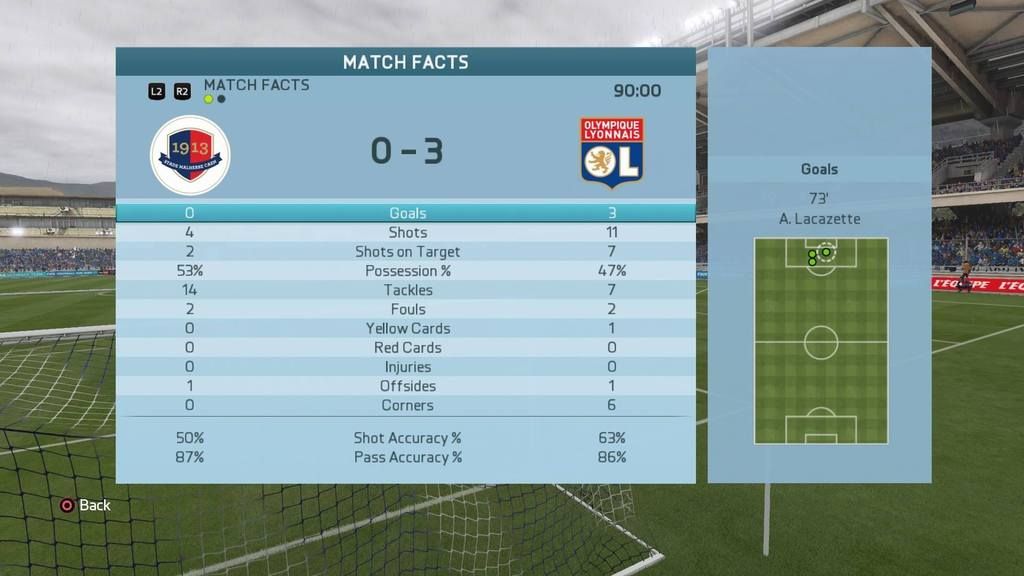Highlight the Fouls row
This screenshot has width=1024, height=576.
[407, 309]
